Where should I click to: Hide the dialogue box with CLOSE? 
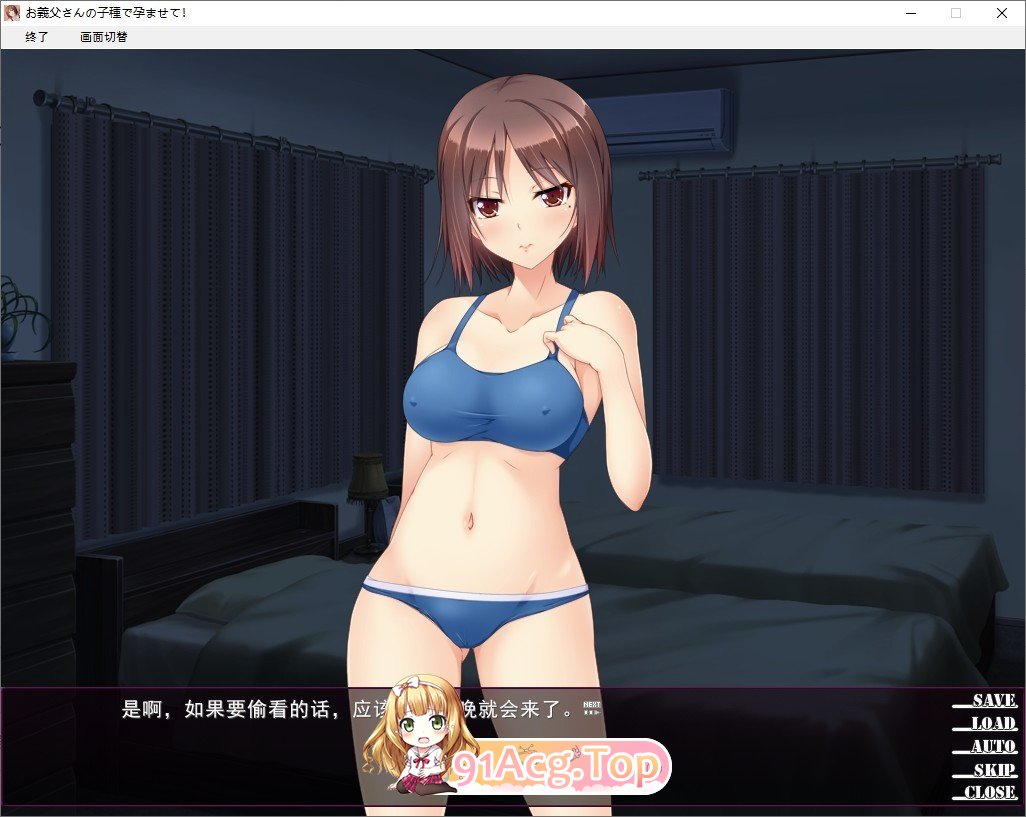coord(990,793)
